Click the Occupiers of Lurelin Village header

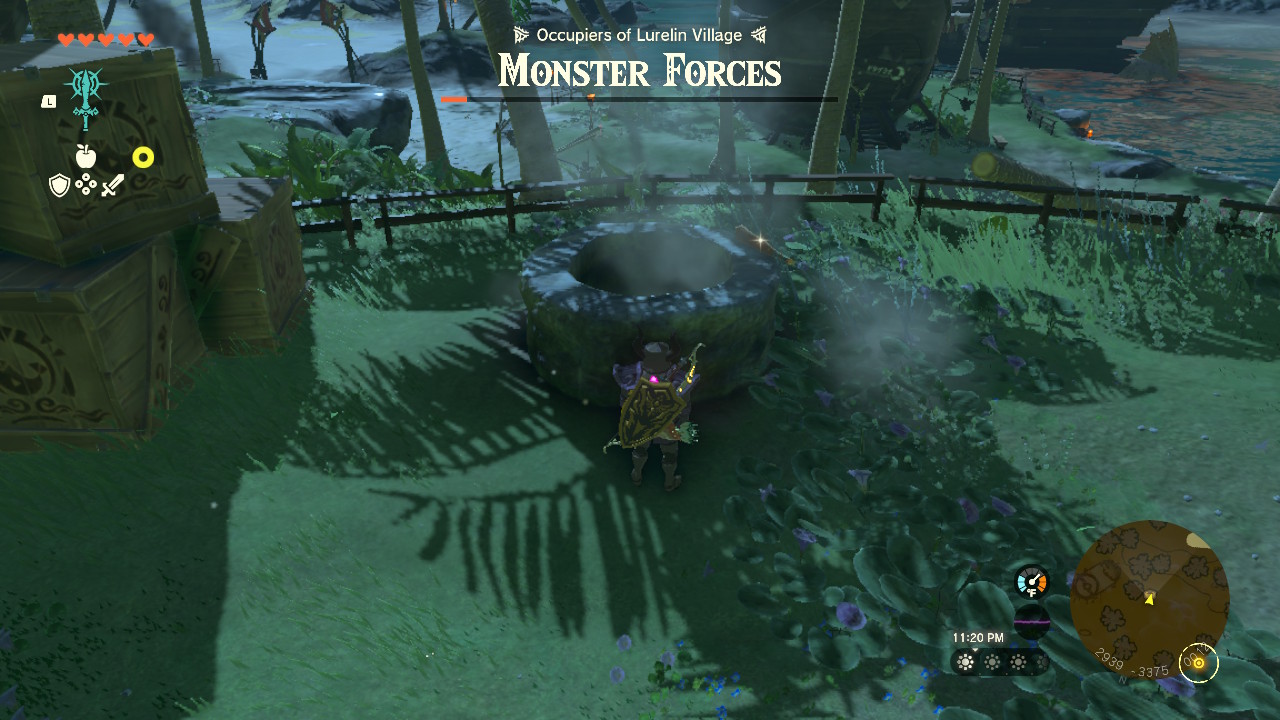click(639, 33)
